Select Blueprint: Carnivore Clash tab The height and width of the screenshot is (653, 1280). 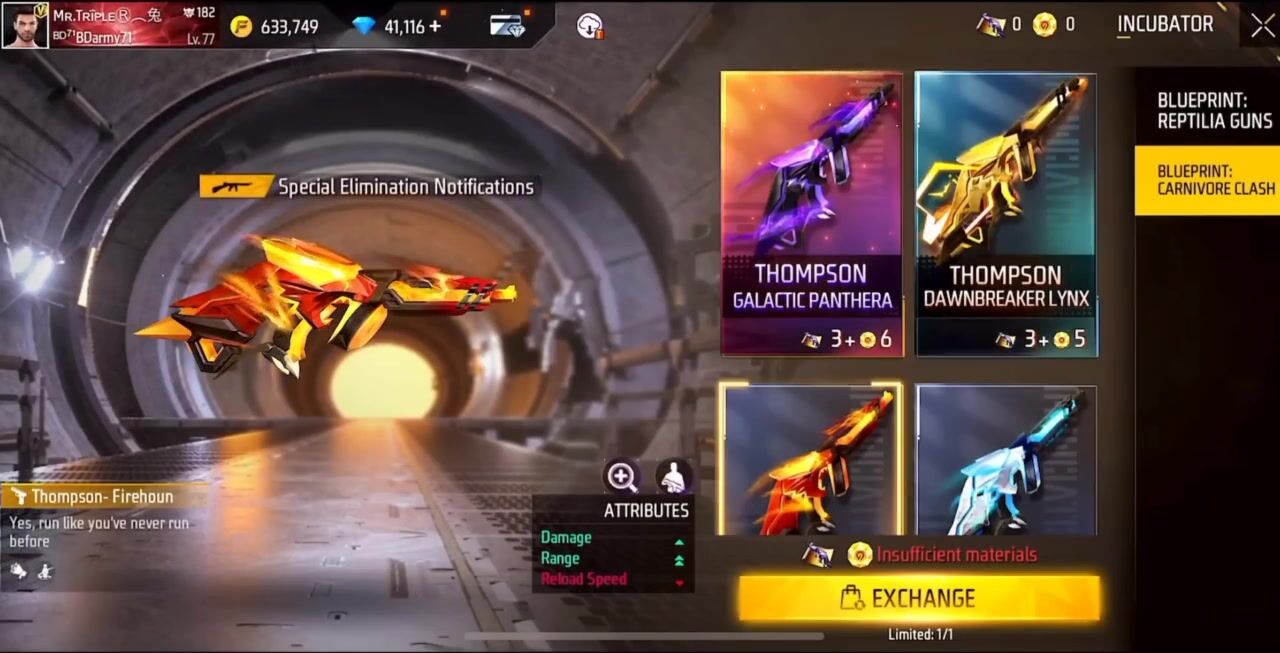point(1214,180)
